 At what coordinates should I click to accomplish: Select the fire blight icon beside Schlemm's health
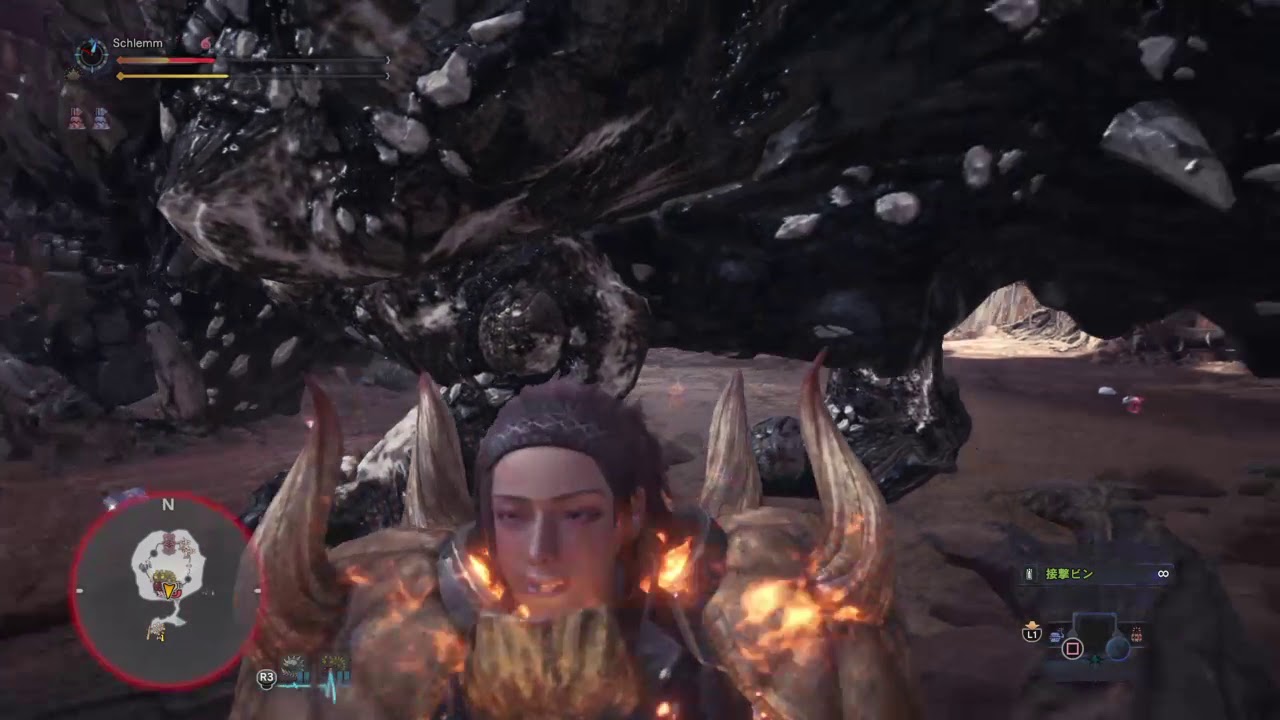pyautogui.click(x=205, y=43)
